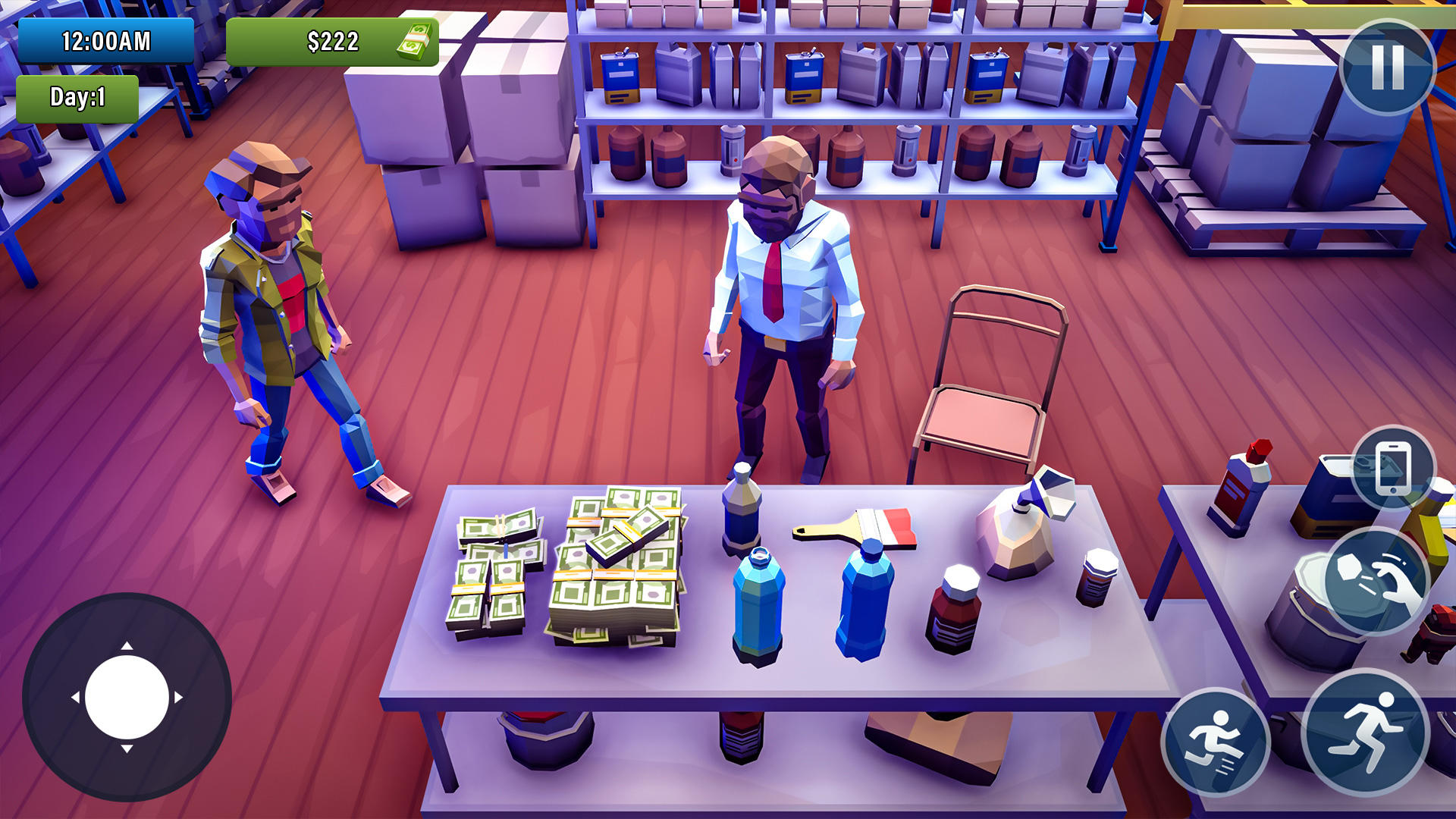The height and width of the screenshot is (819, 1456).
Task: Tap the phone screen symbol in top right
Action: [x=1394, y=467]
